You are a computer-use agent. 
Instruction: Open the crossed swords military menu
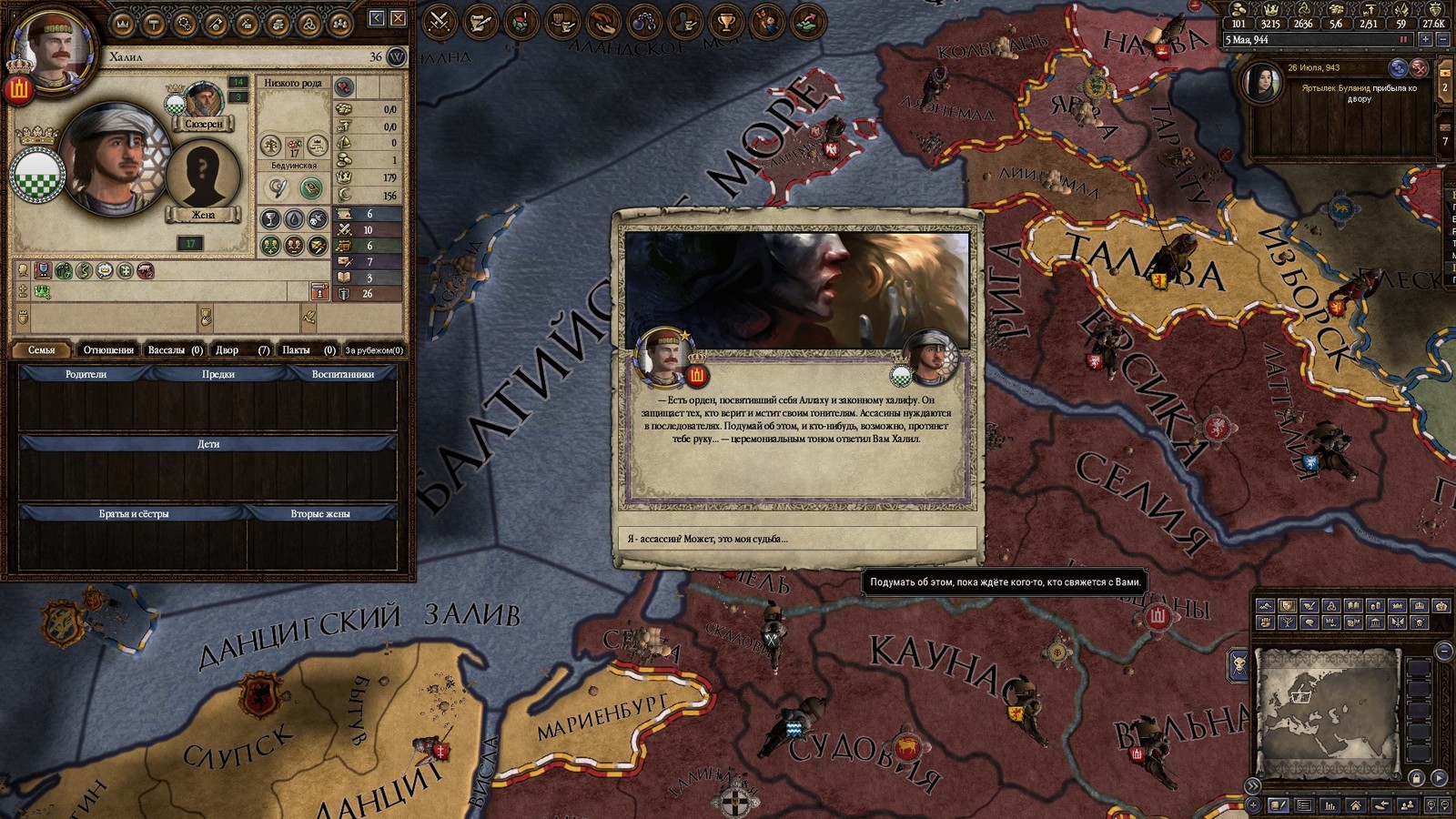point(440,21)
